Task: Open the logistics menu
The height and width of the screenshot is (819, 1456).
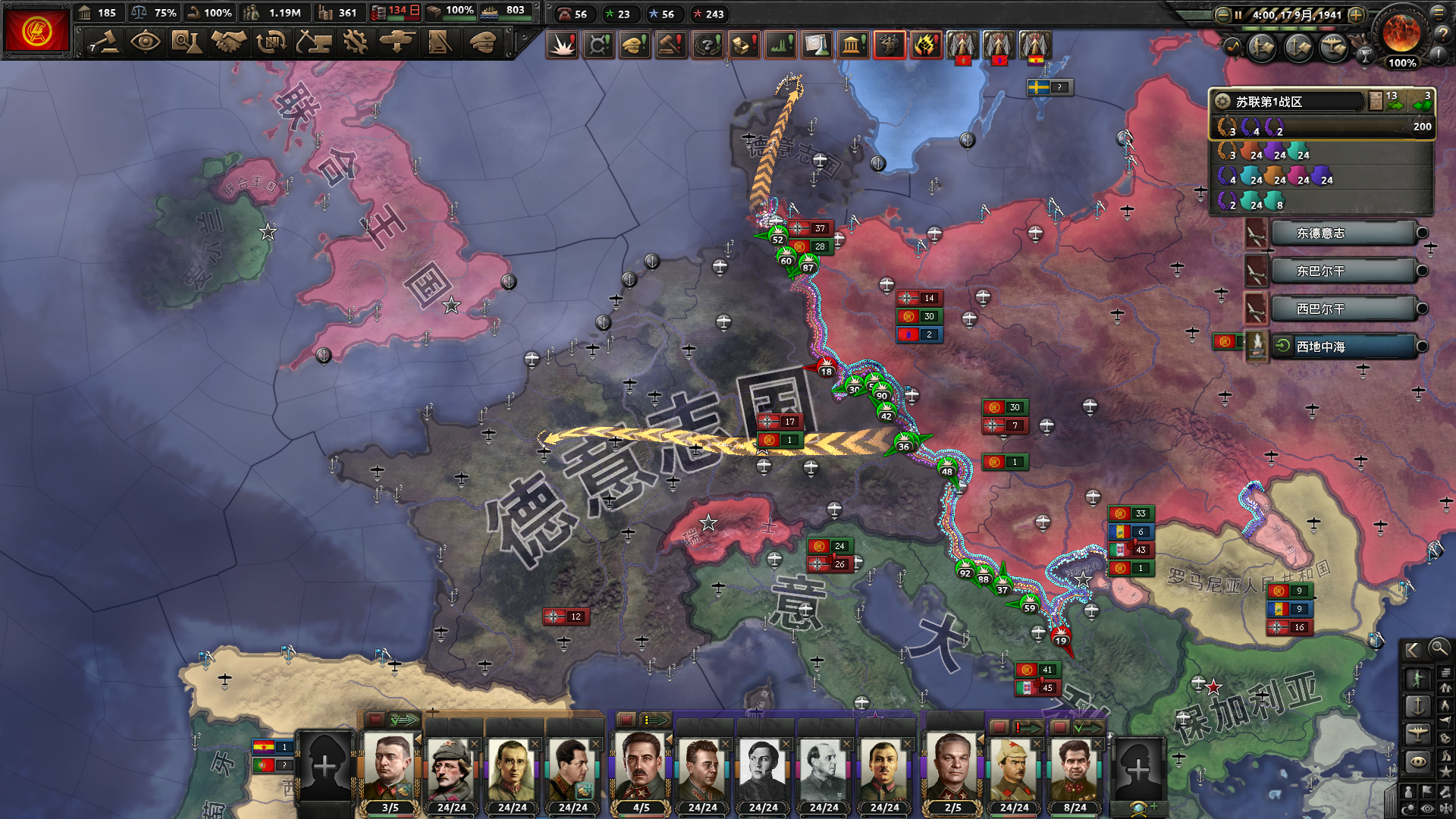Action: tap(439, 42)
